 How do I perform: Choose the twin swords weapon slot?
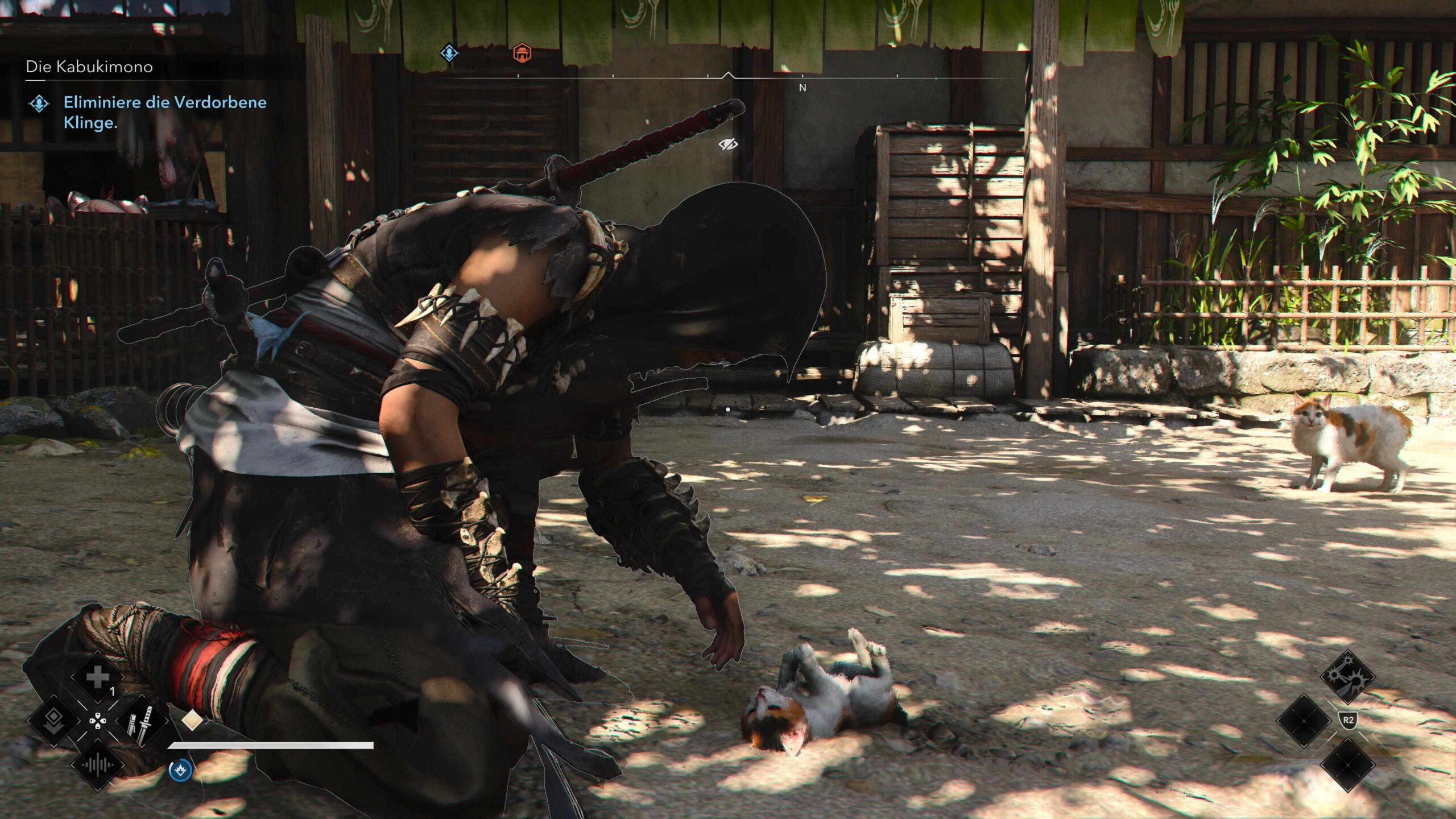point(141,721)
